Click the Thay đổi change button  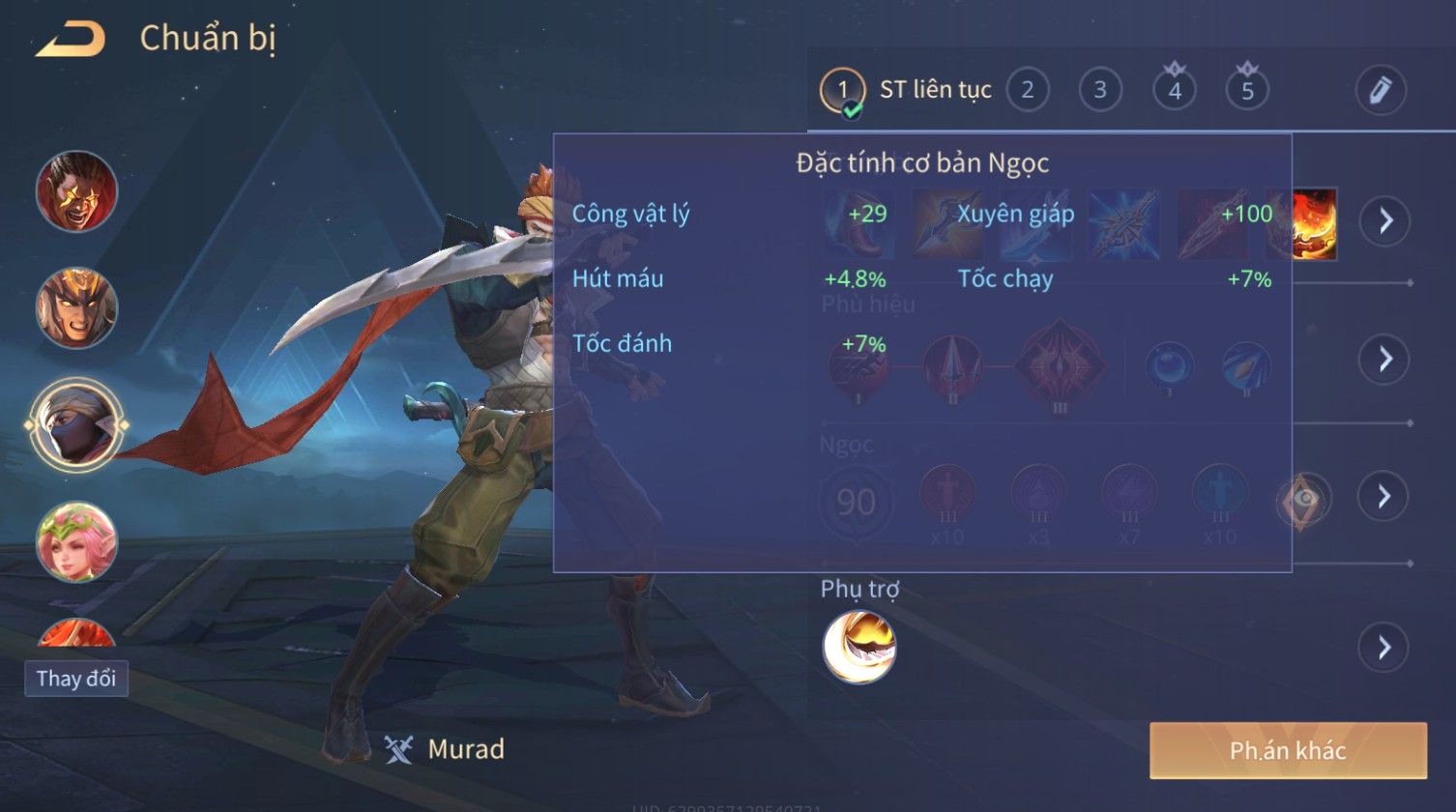tap(76, 679)
